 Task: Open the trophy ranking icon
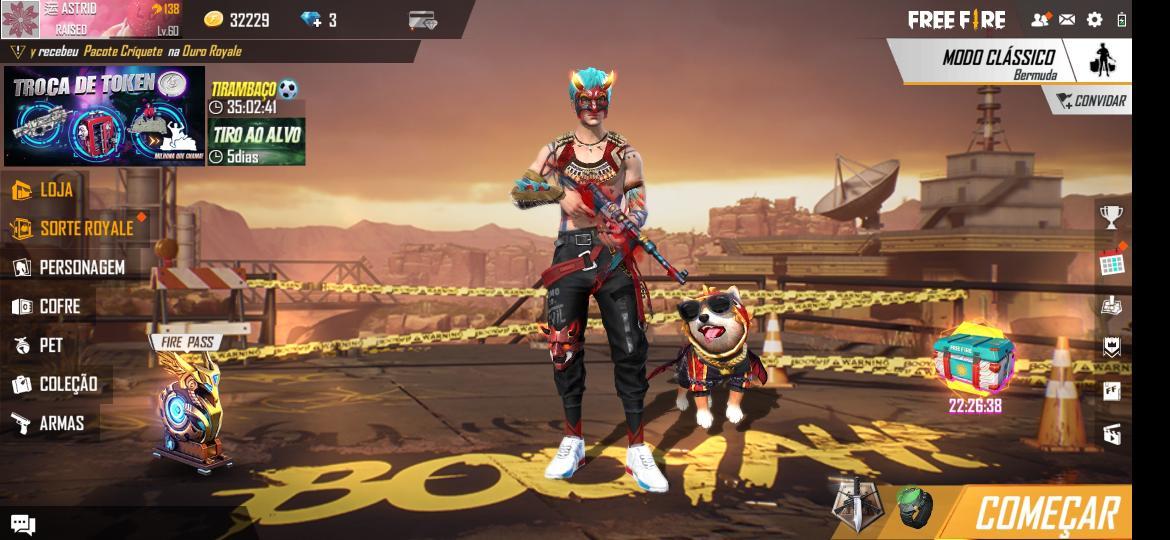pyautogui.click(x=1111, y=216)
